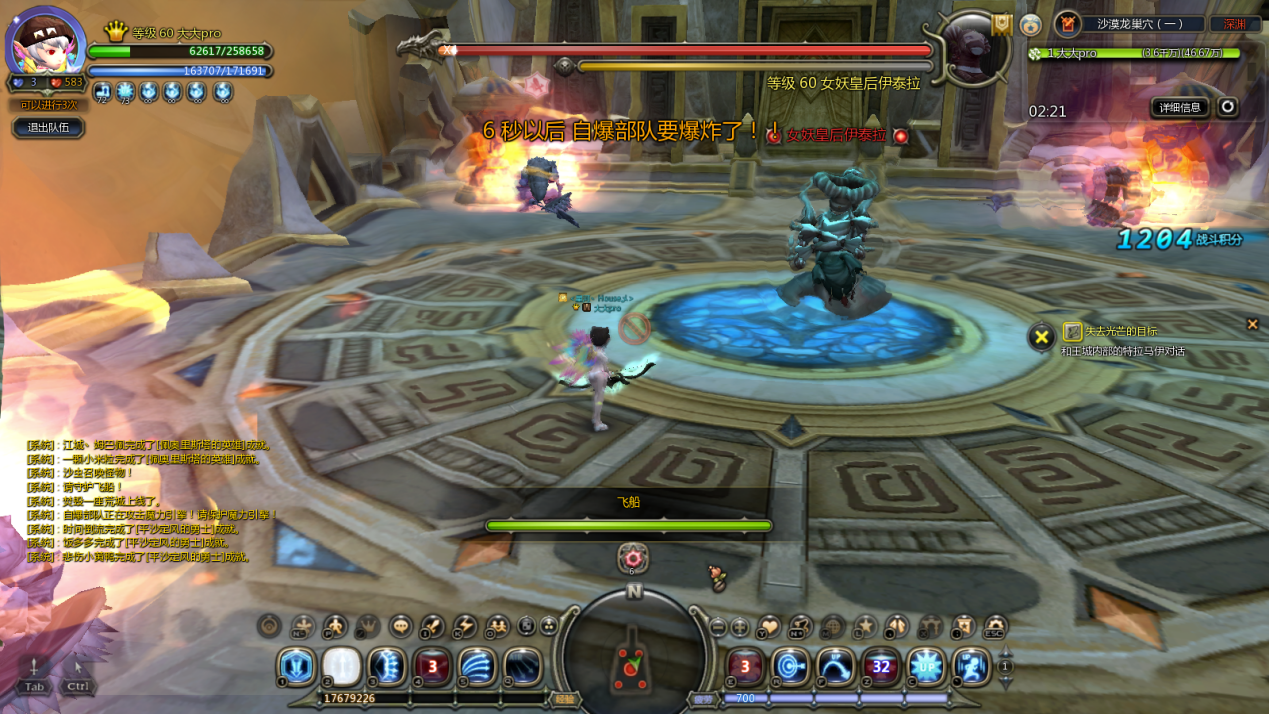Open the speech bubble chat icon
The image size is (1269, 714).
click(400, 627)
